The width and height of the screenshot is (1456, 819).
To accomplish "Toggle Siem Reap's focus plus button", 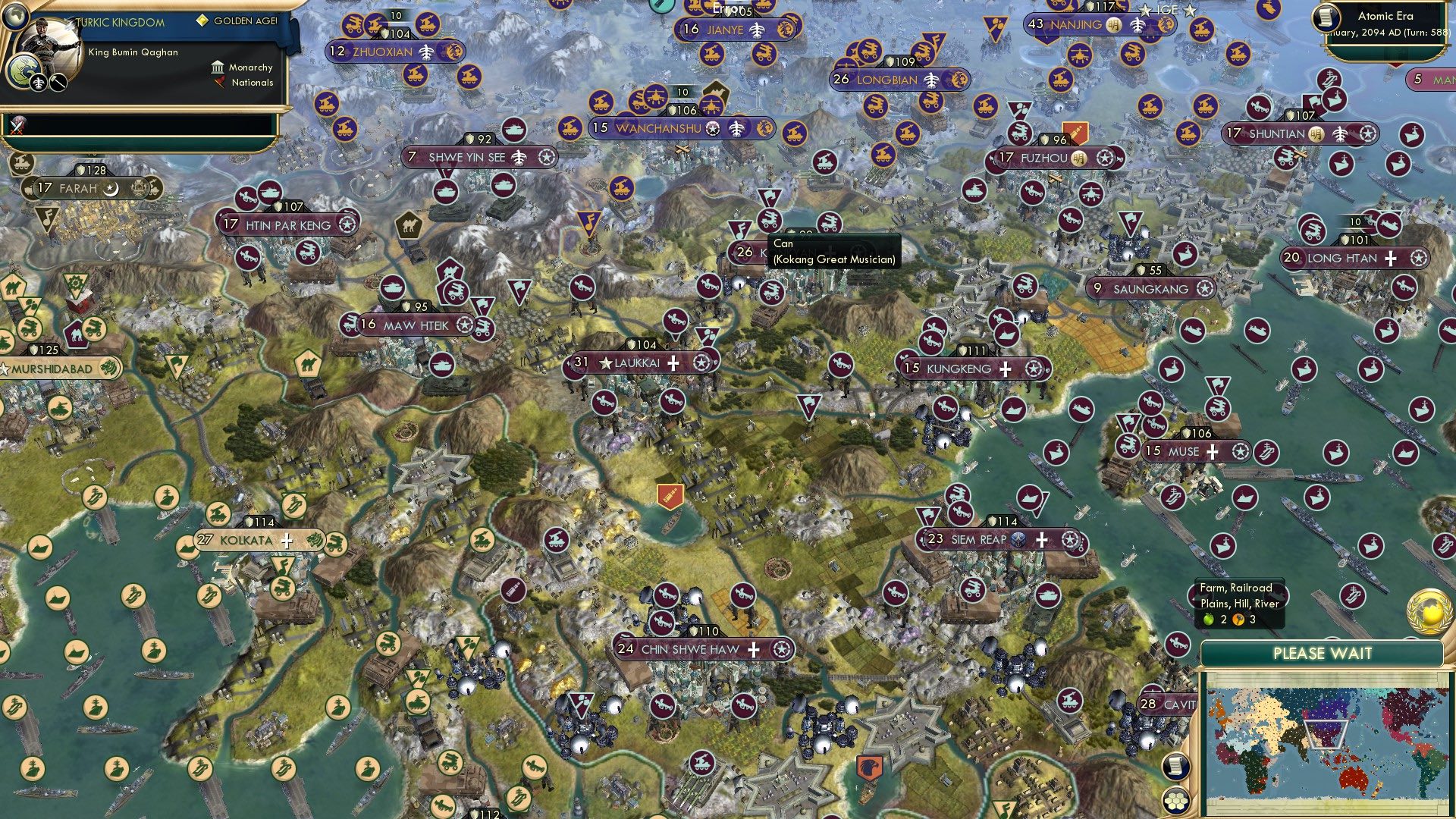I will click(1041, 540).
